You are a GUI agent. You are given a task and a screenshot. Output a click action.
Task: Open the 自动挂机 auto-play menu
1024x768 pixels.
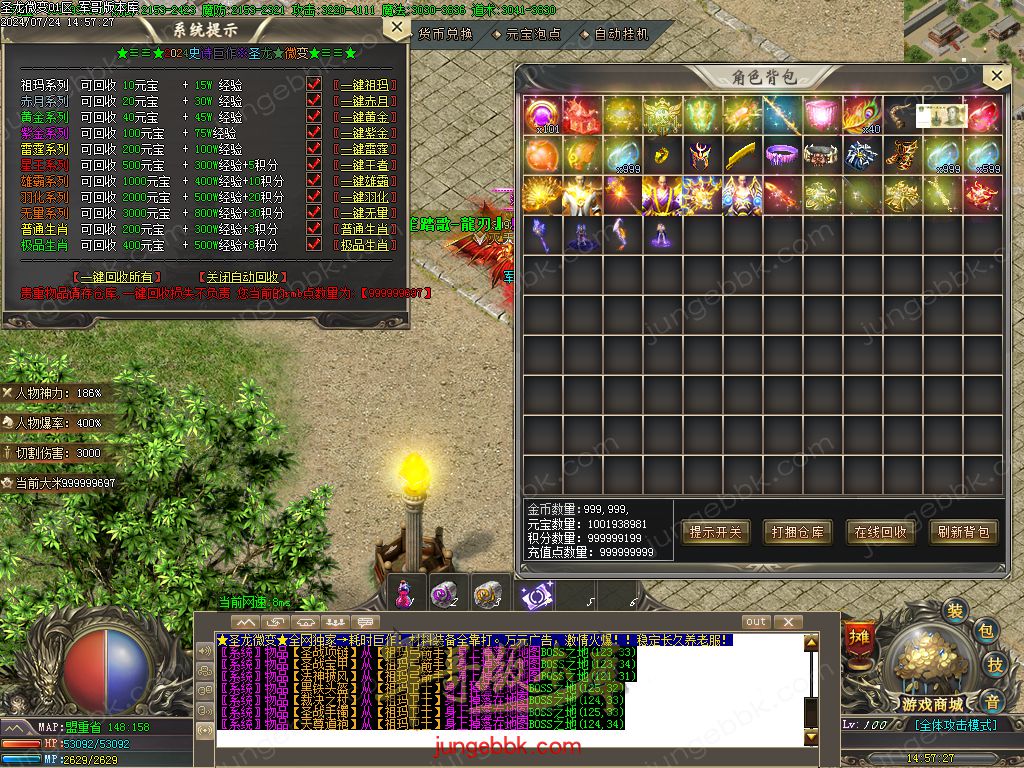620,34
